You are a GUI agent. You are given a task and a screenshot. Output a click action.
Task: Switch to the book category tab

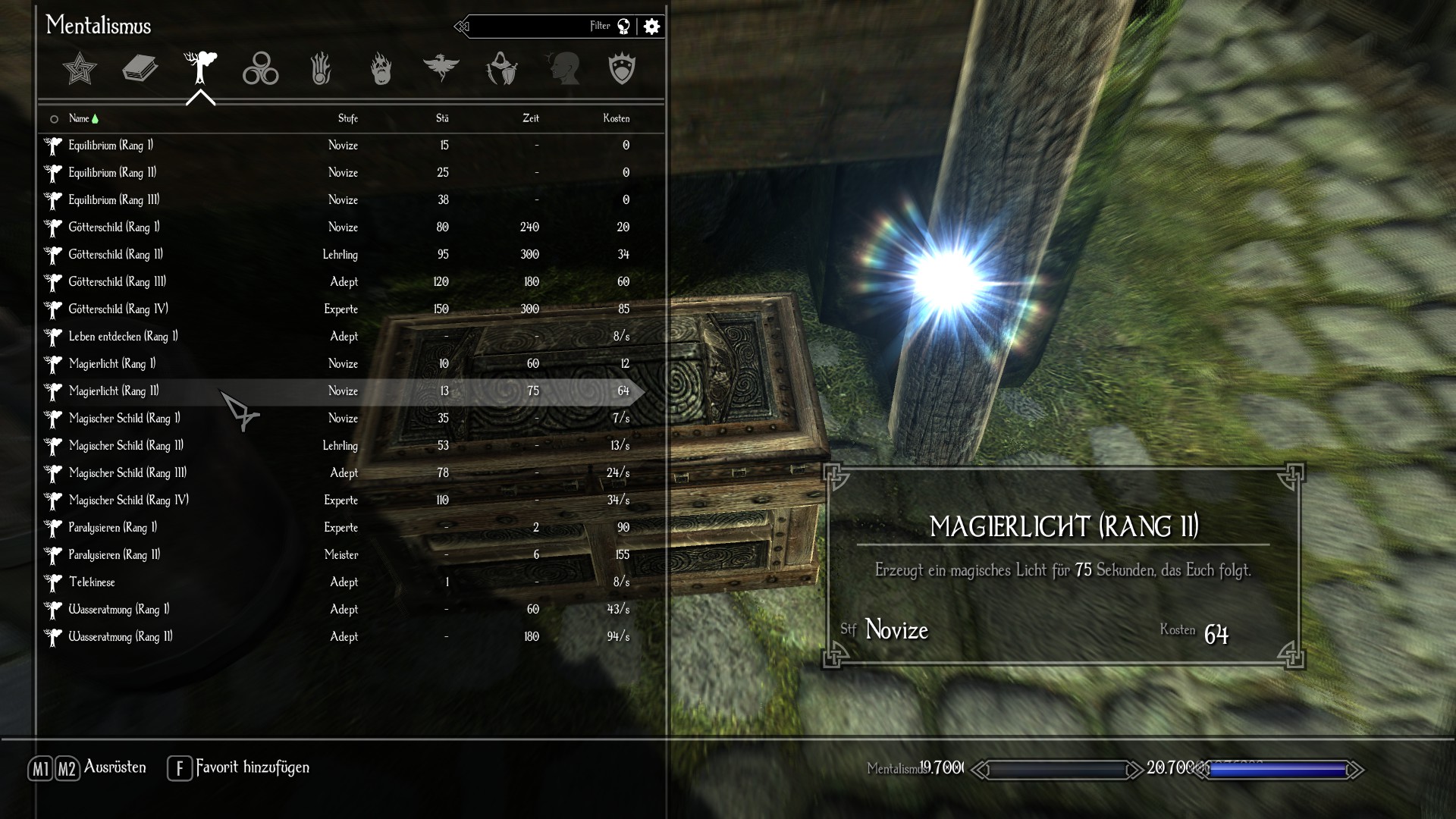140,69
